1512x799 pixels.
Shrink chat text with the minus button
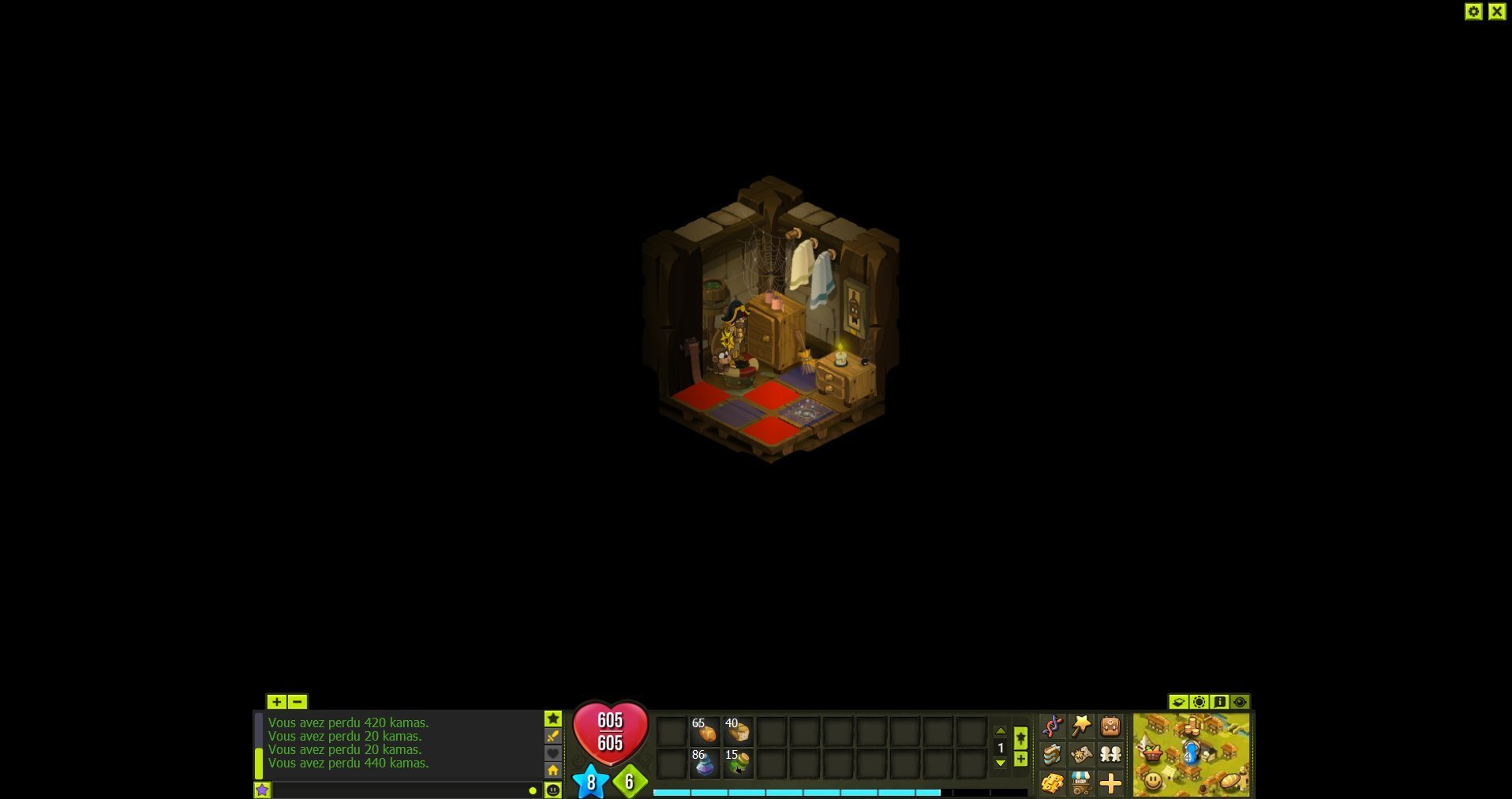tap(298, 701)
